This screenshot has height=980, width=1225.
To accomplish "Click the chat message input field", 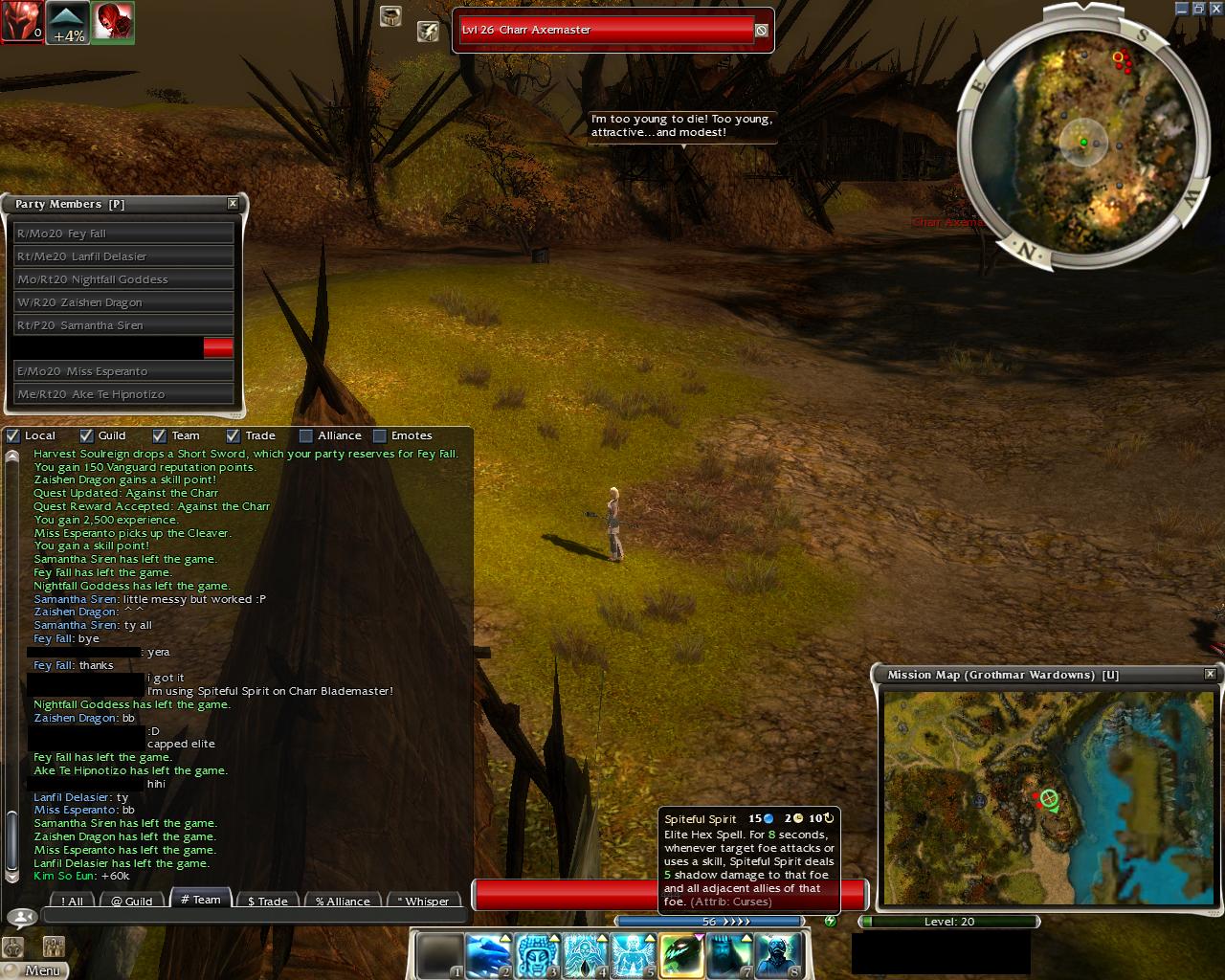I will [x=254, y=917].
